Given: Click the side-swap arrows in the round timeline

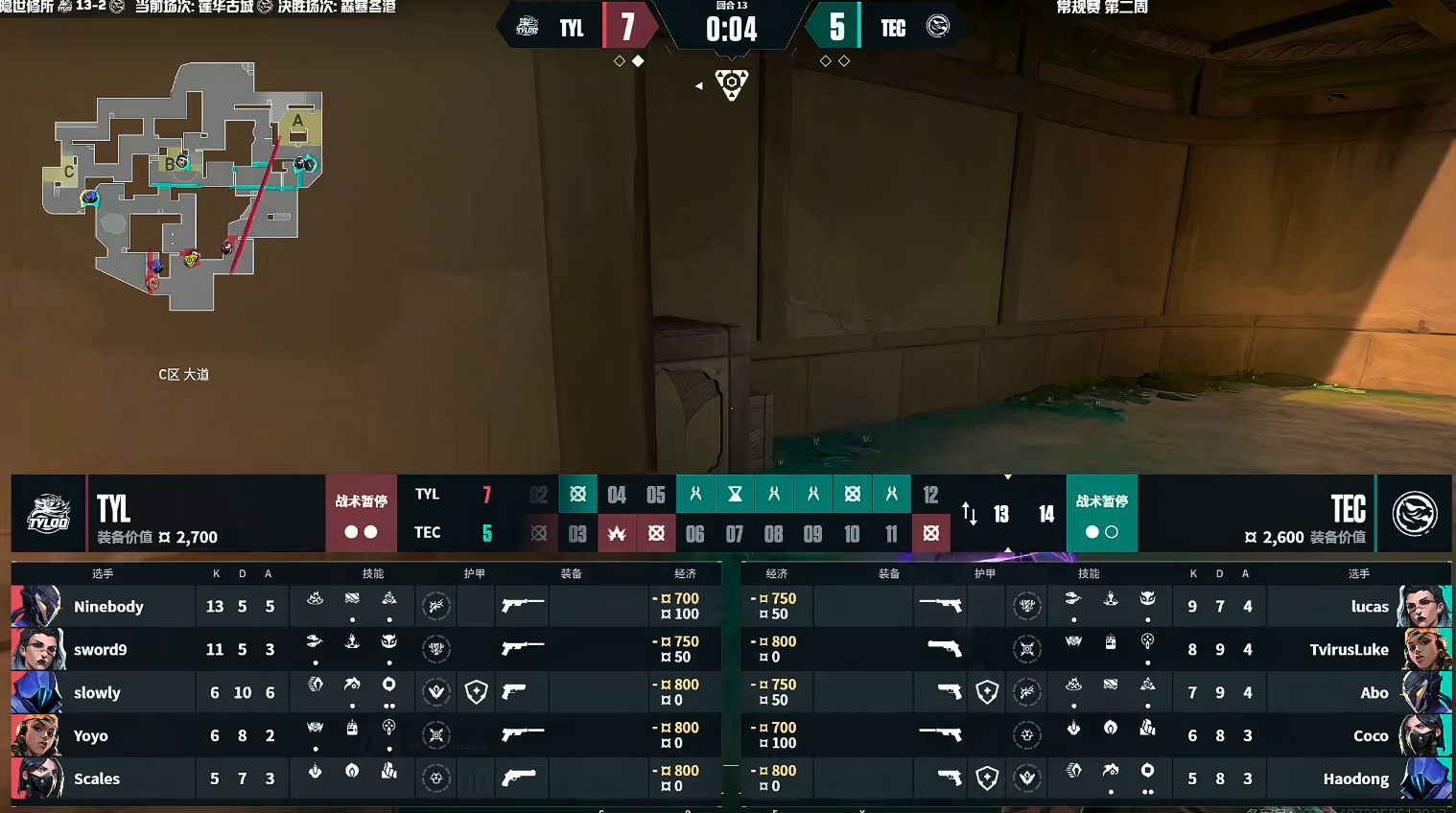Looking at the screenshot, I should [x=969, y=515].
